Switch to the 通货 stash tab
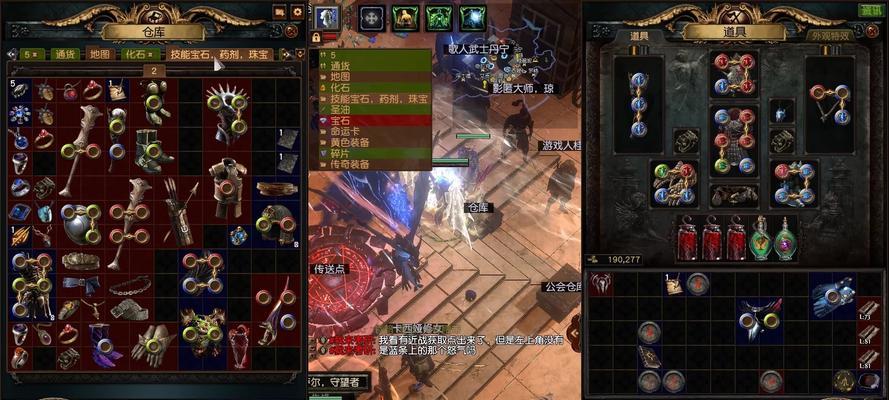 coord(65,54)
